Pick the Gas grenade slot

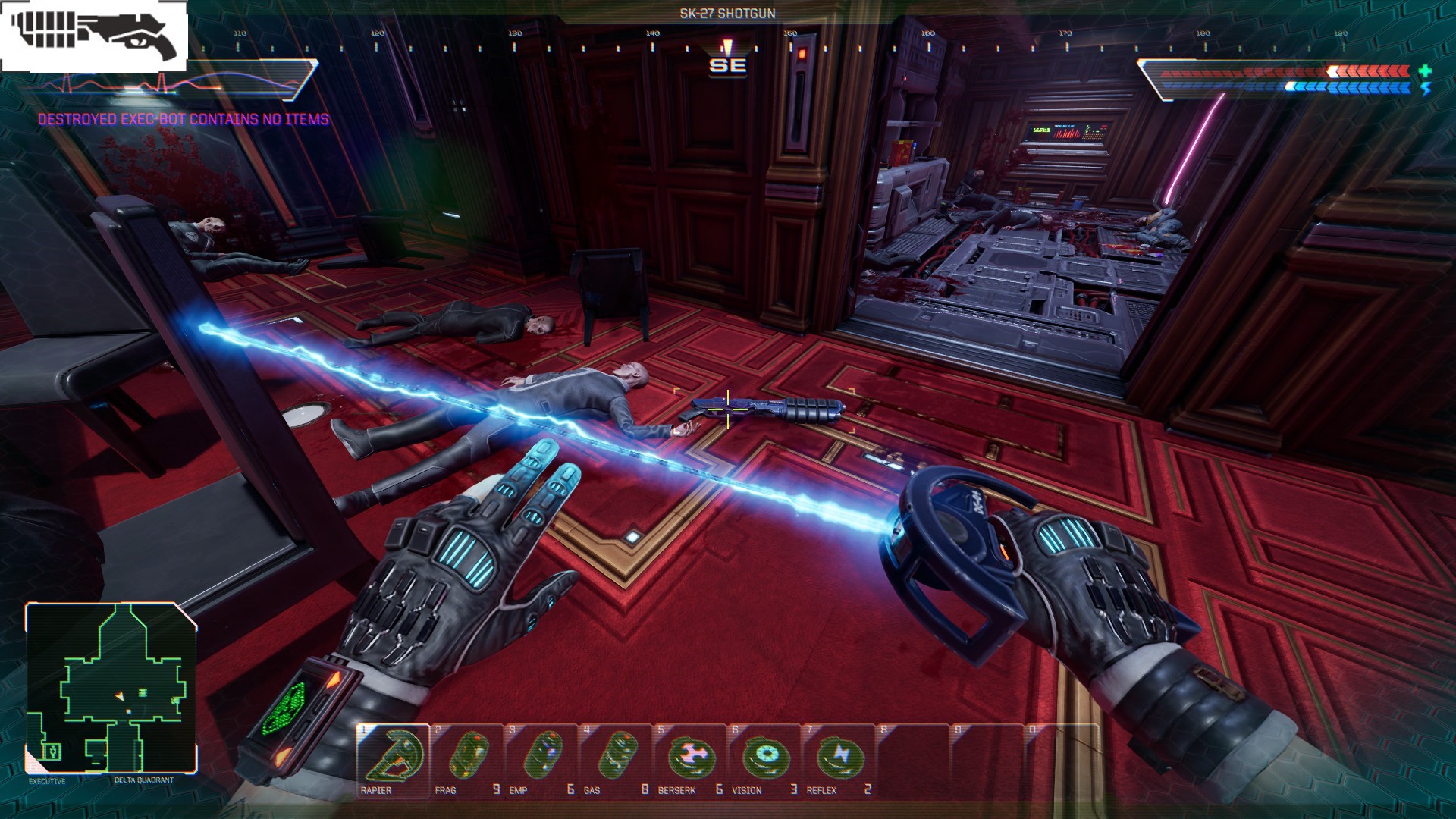click(616, 760)
